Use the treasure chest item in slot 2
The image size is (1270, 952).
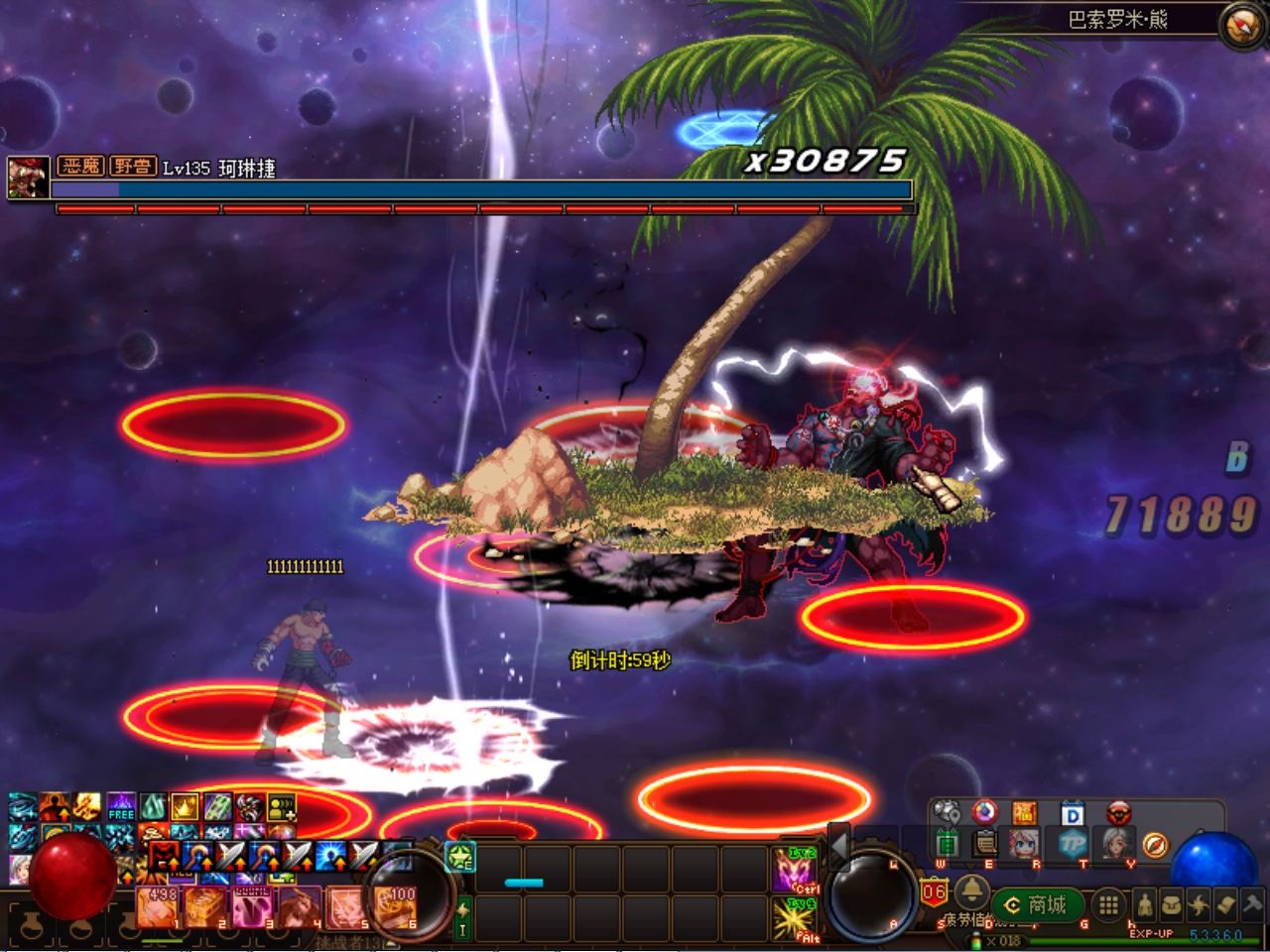coord(205,906)
